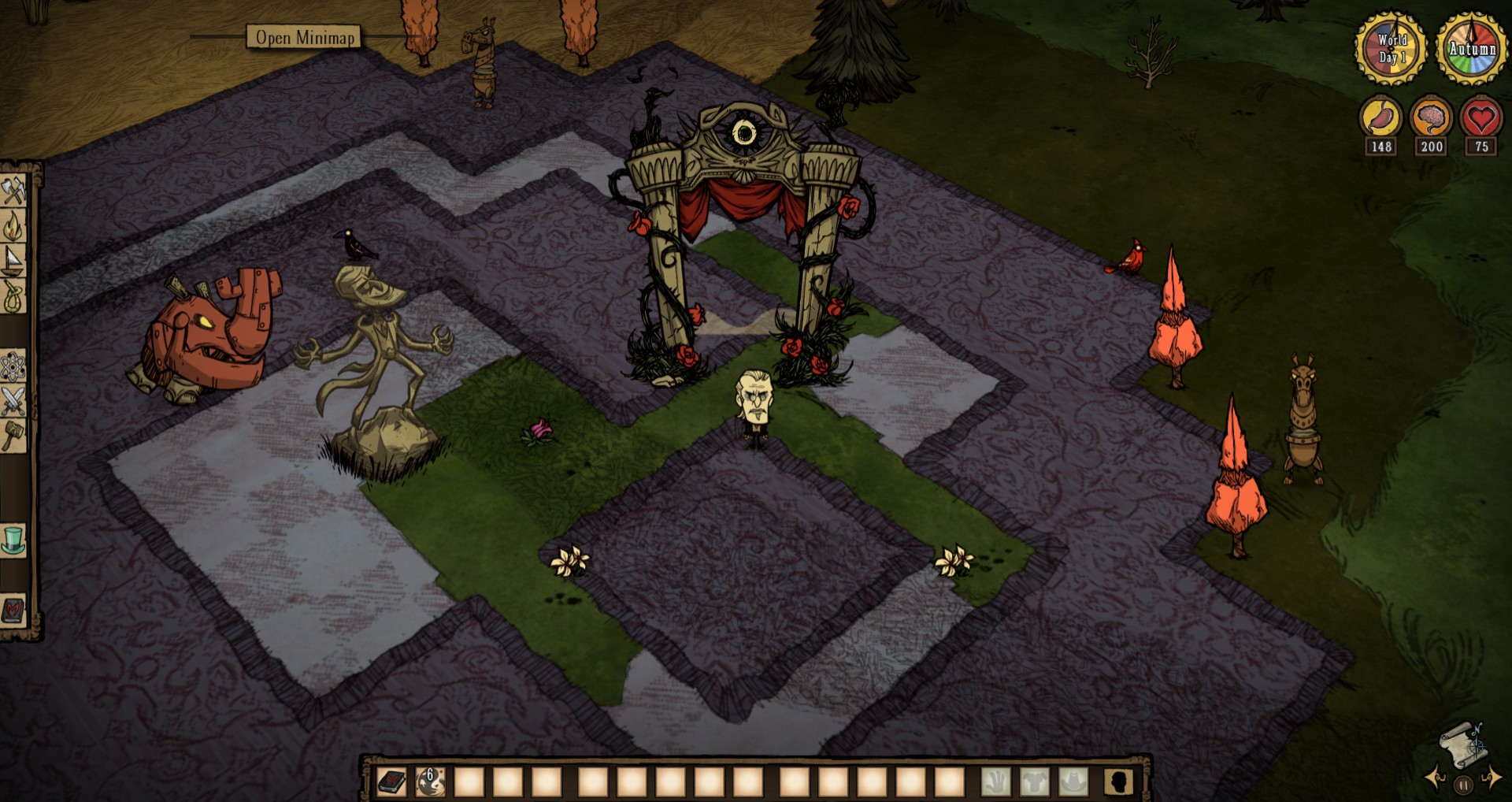Pause the game with the pause button
This screenshot has height=802, width=1512.
point(1463,785)
